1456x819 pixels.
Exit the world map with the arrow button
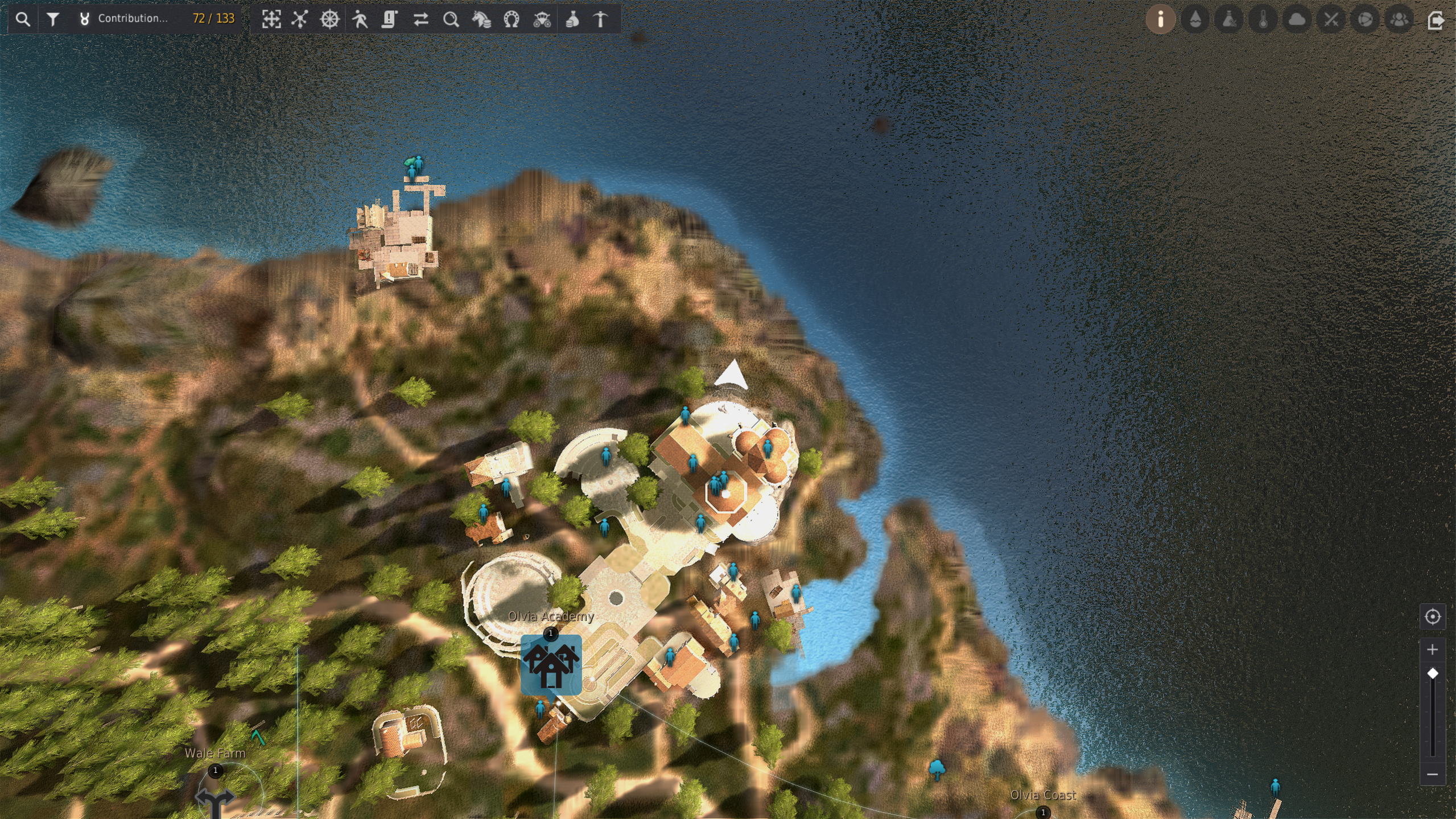coord(1436,20)
